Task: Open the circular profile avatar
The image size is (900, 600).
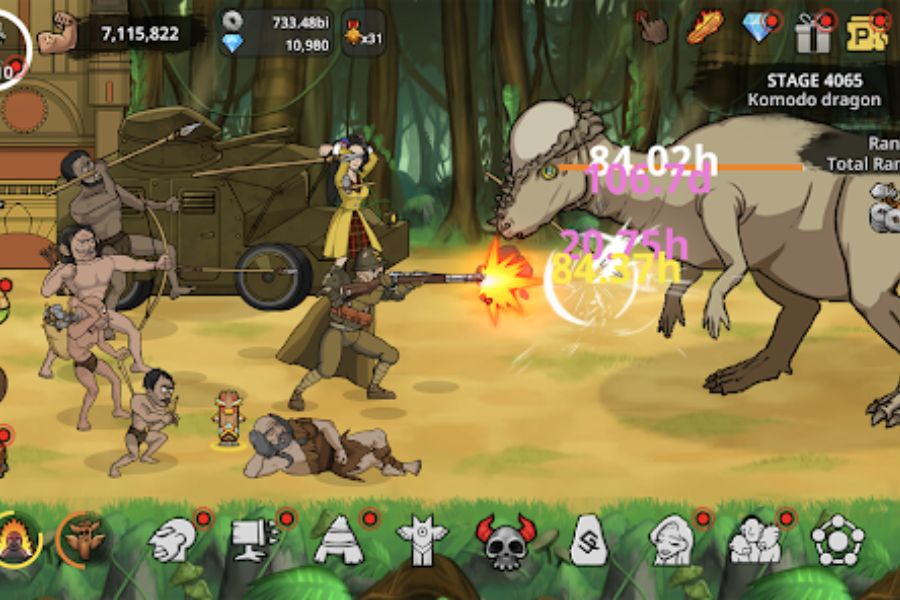Action: click(x=12, y=45)
